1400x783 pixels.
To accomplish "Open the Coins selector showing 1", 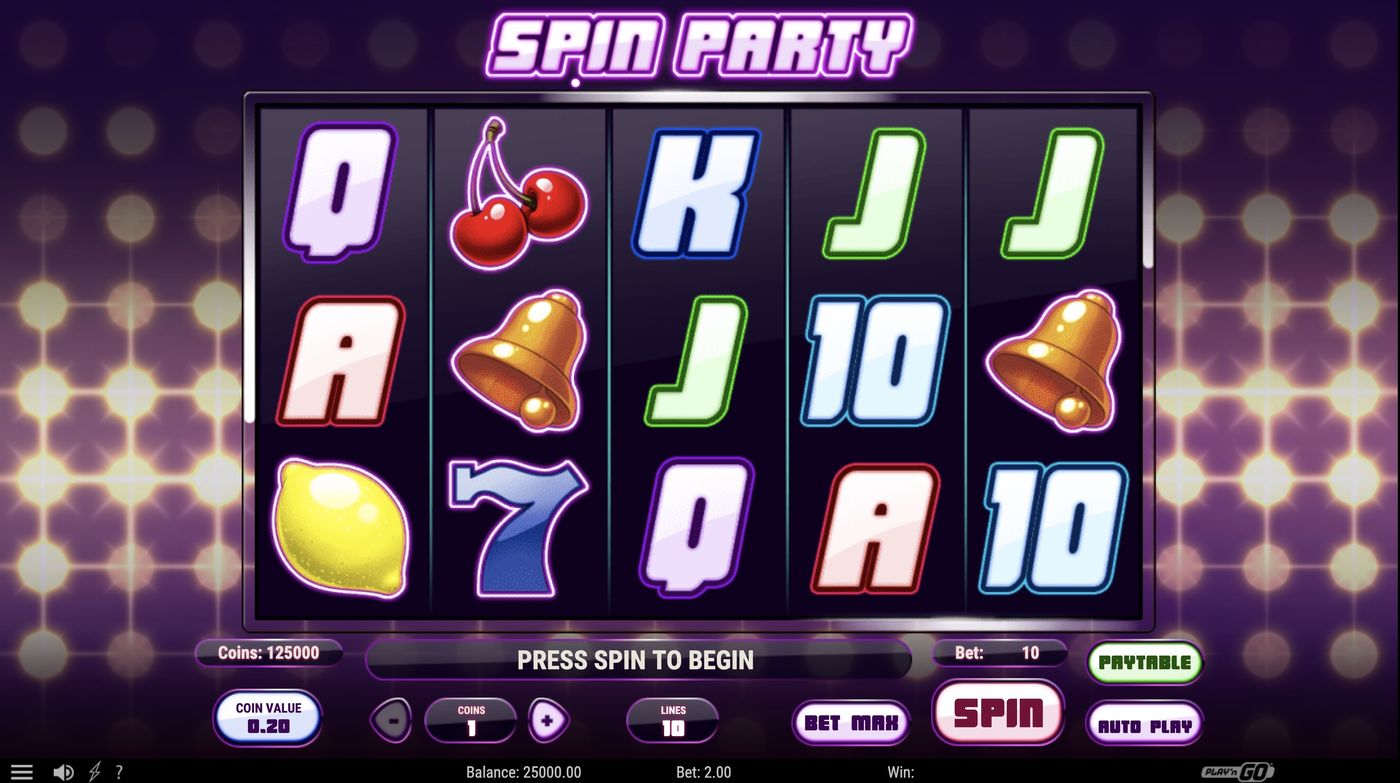I will [x=472, y=718].
